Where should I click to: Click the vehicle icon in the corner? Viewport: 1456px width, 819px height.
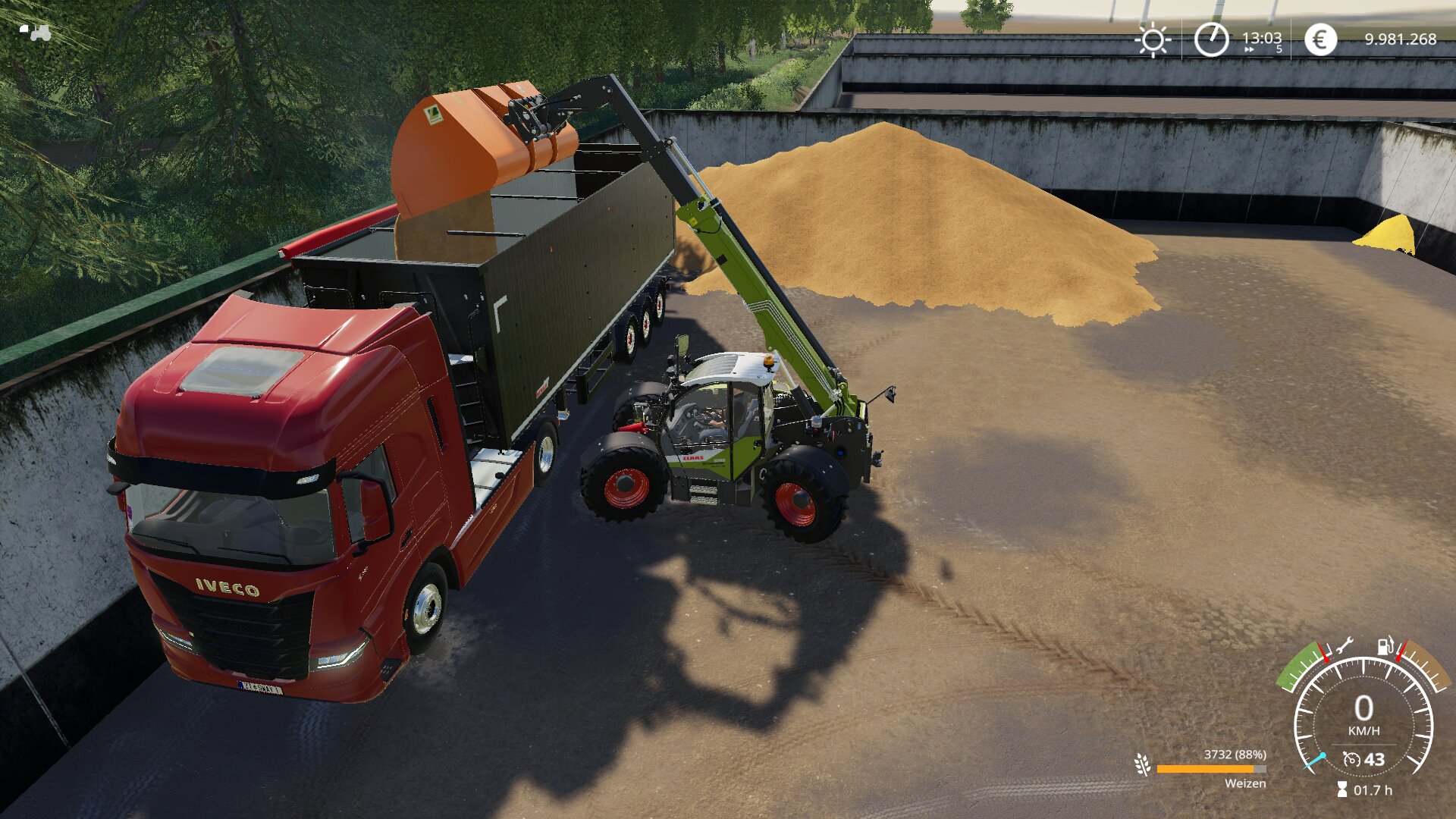36,32
